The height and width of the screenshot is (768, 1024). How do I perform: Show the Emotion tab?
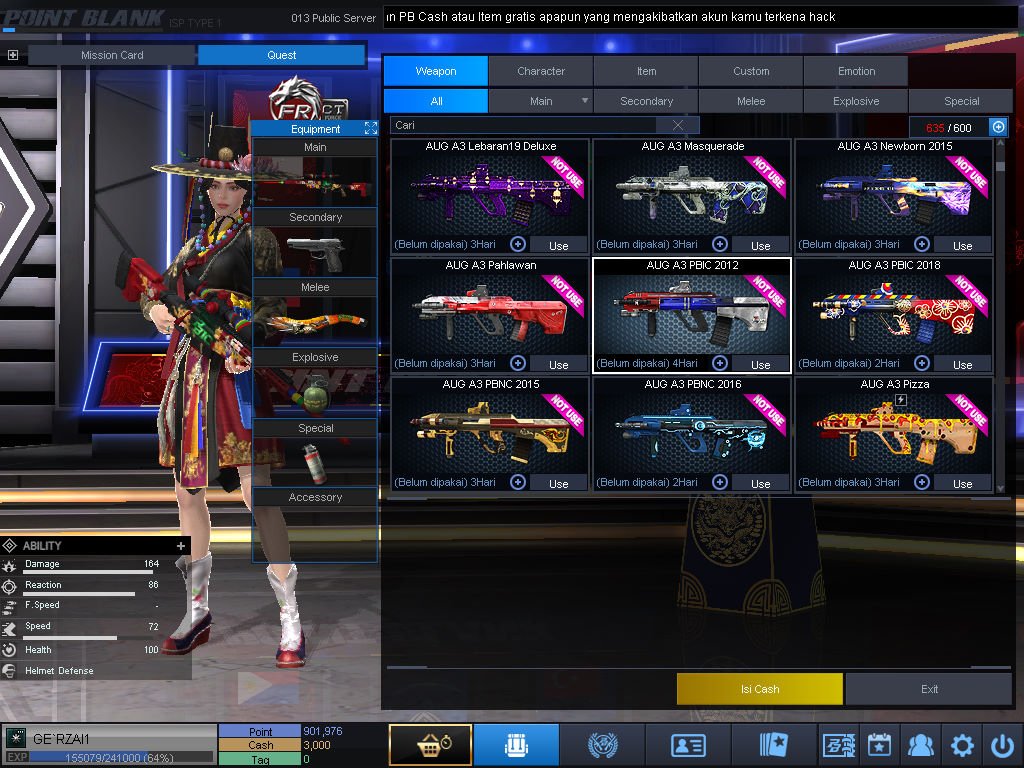pos(856,71)
